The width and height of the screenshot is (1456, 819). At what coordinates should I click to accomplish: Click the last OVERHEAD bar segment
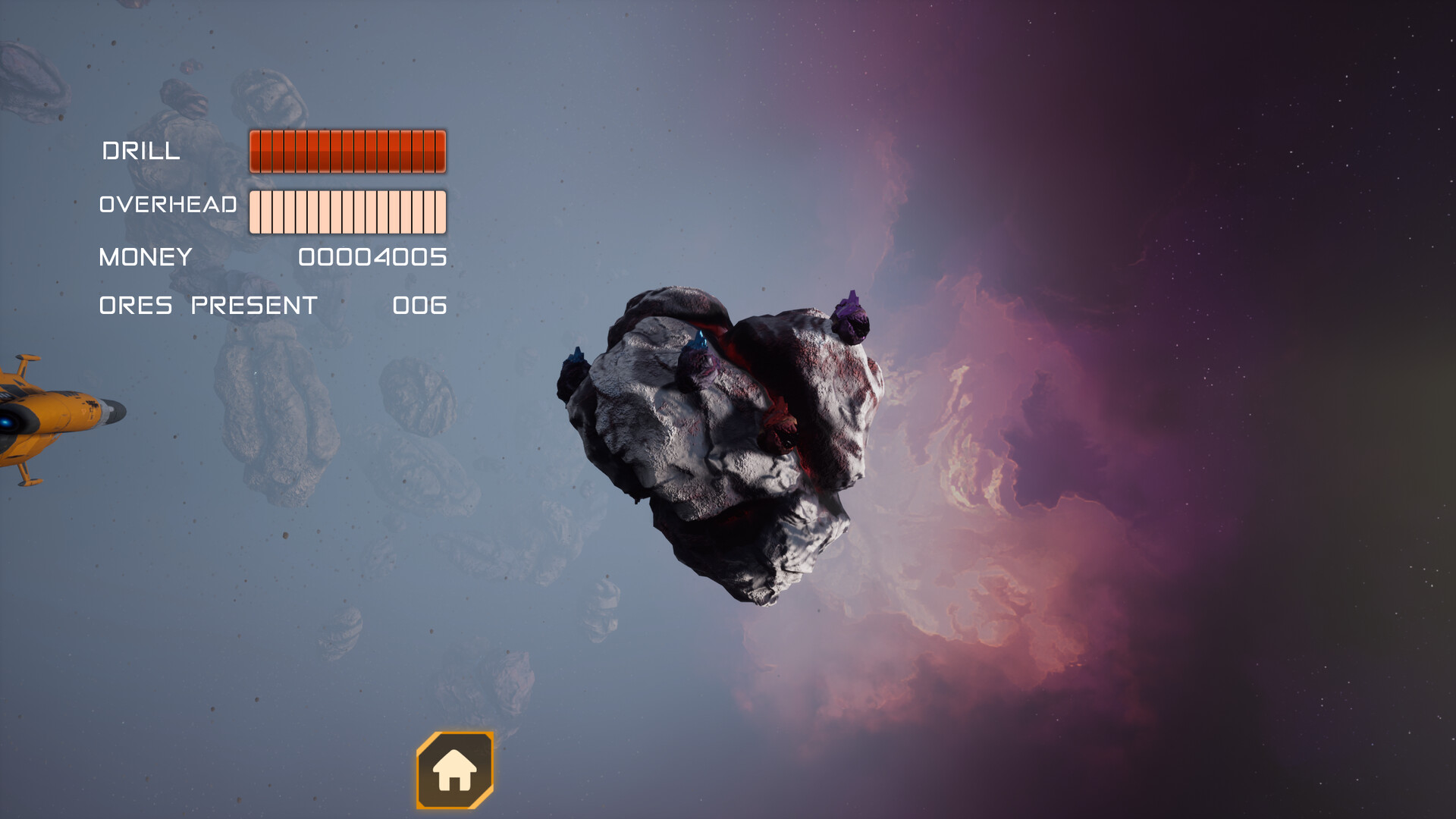coord(438,211)
